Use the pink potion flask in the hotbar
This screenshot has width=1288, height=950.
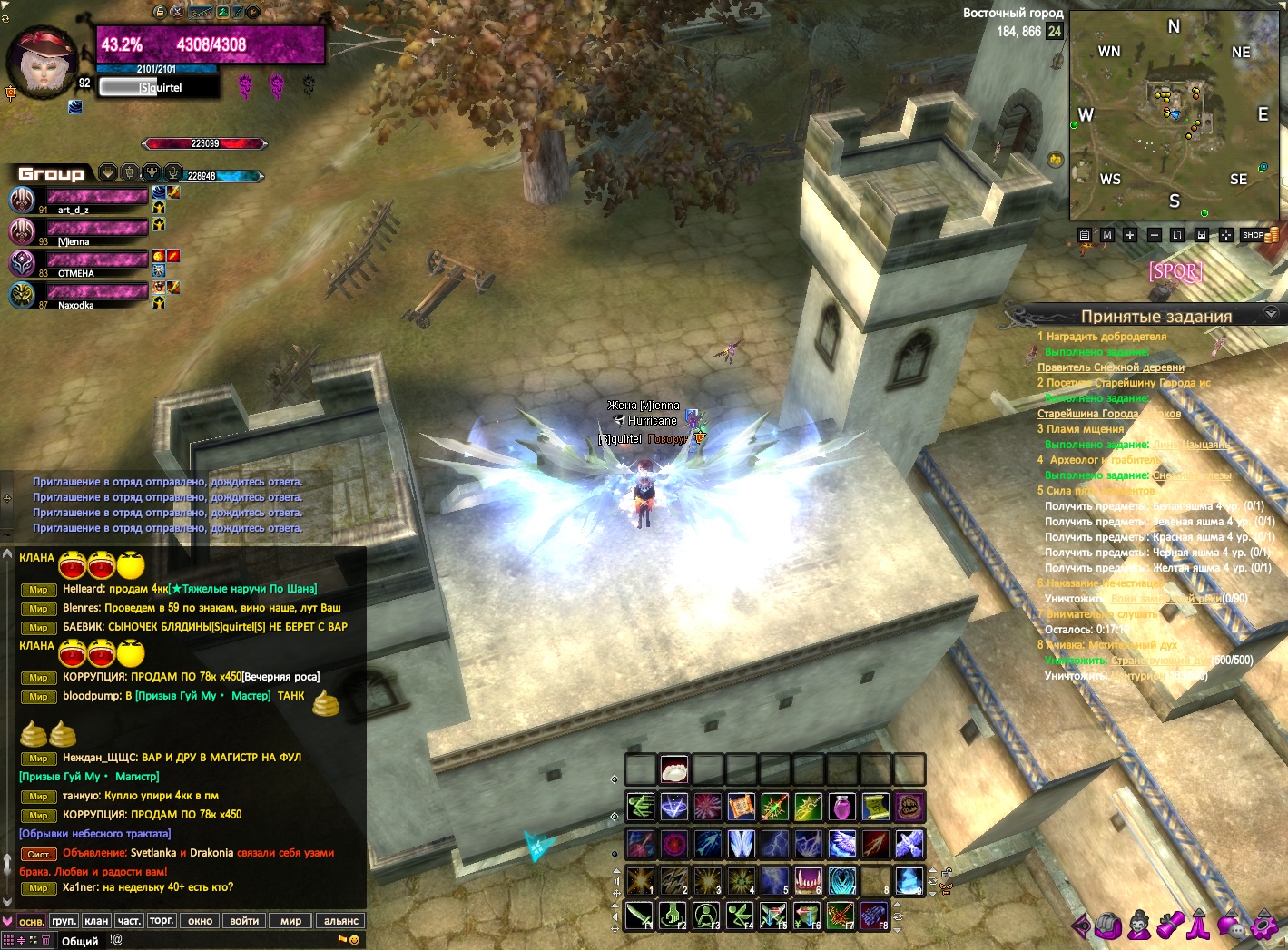point(841,806)
